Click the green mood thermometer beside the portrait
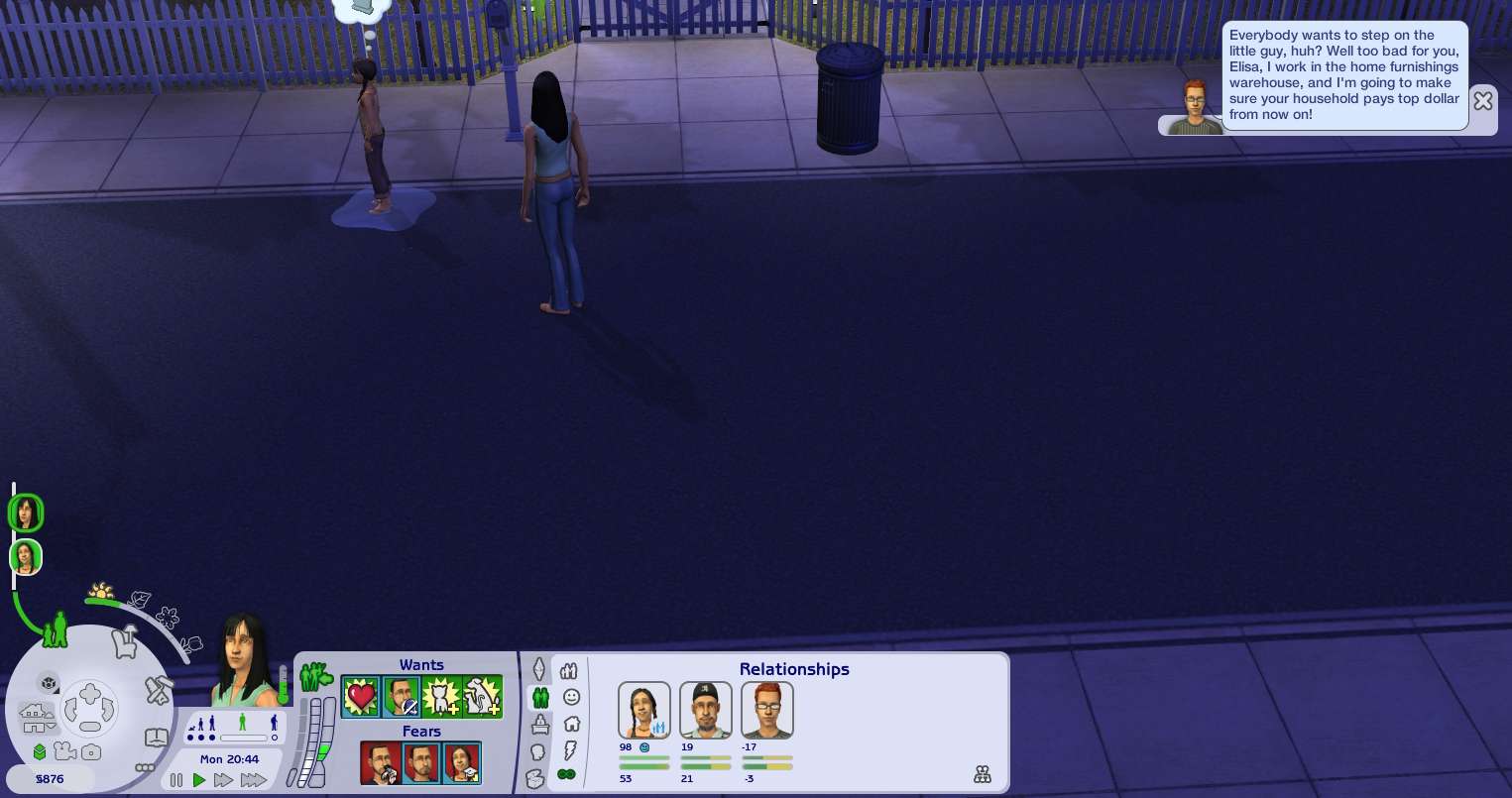Viewport: 1512px width, 798px height. 283,685
